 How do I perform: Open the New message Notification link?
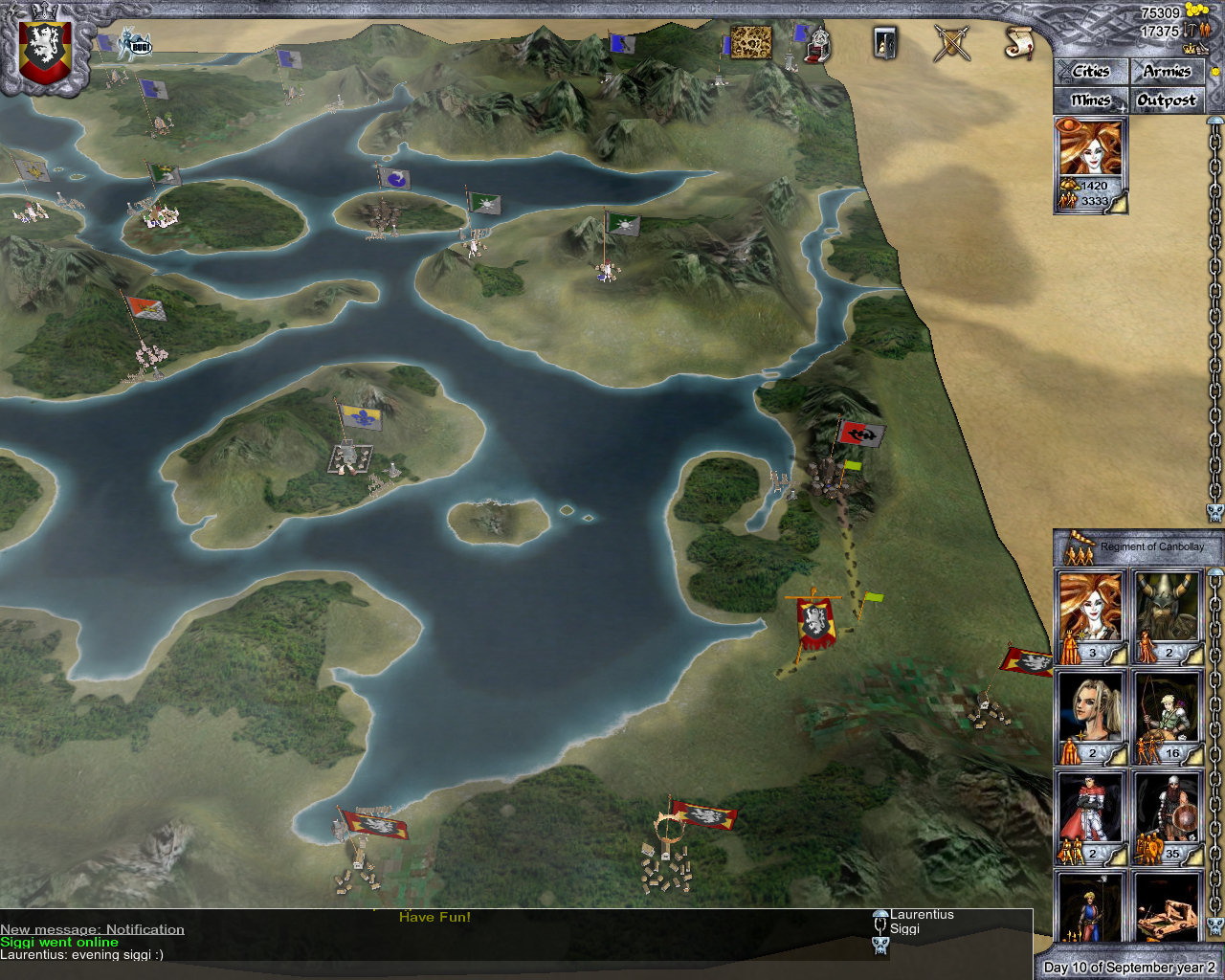tap(92, 928)
